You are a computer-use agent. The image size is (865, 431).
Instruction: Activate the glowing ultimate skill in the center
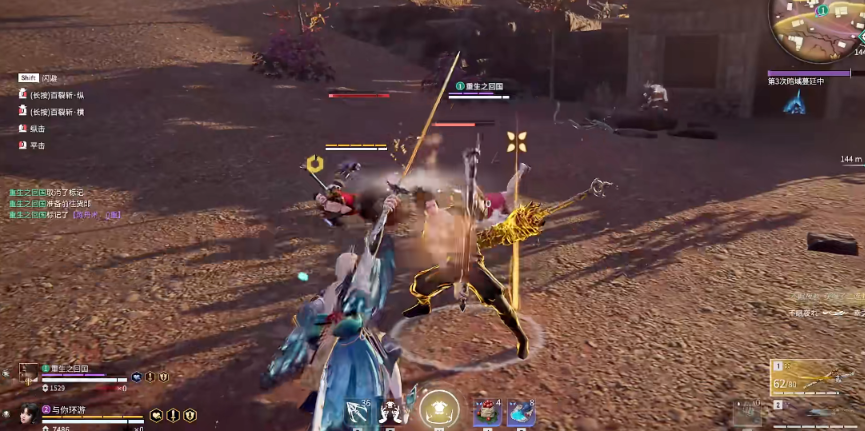[438, 410]
